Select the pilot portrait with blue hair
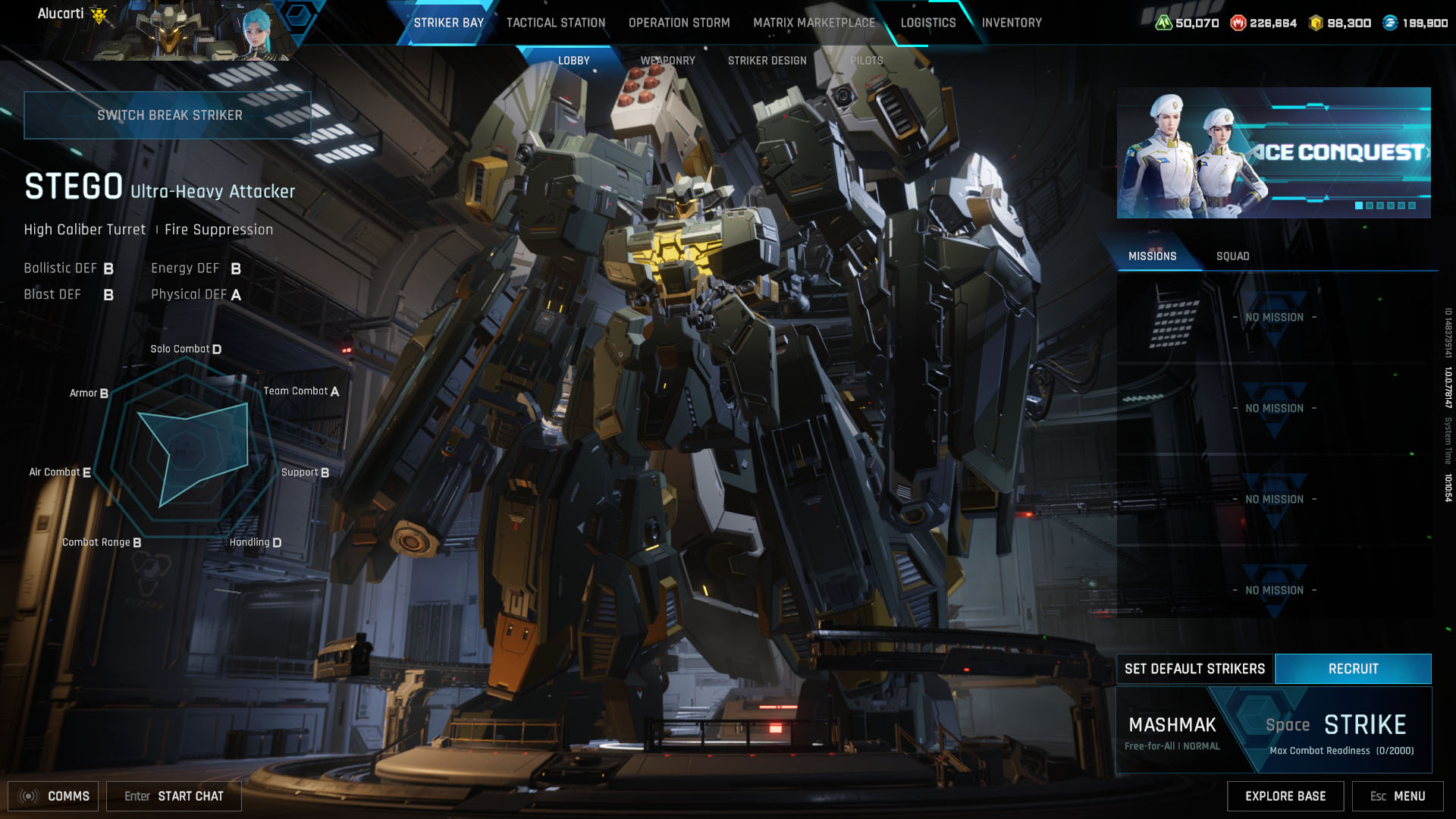The width and height of the screenshot is (1456, 819). point(257,33)
